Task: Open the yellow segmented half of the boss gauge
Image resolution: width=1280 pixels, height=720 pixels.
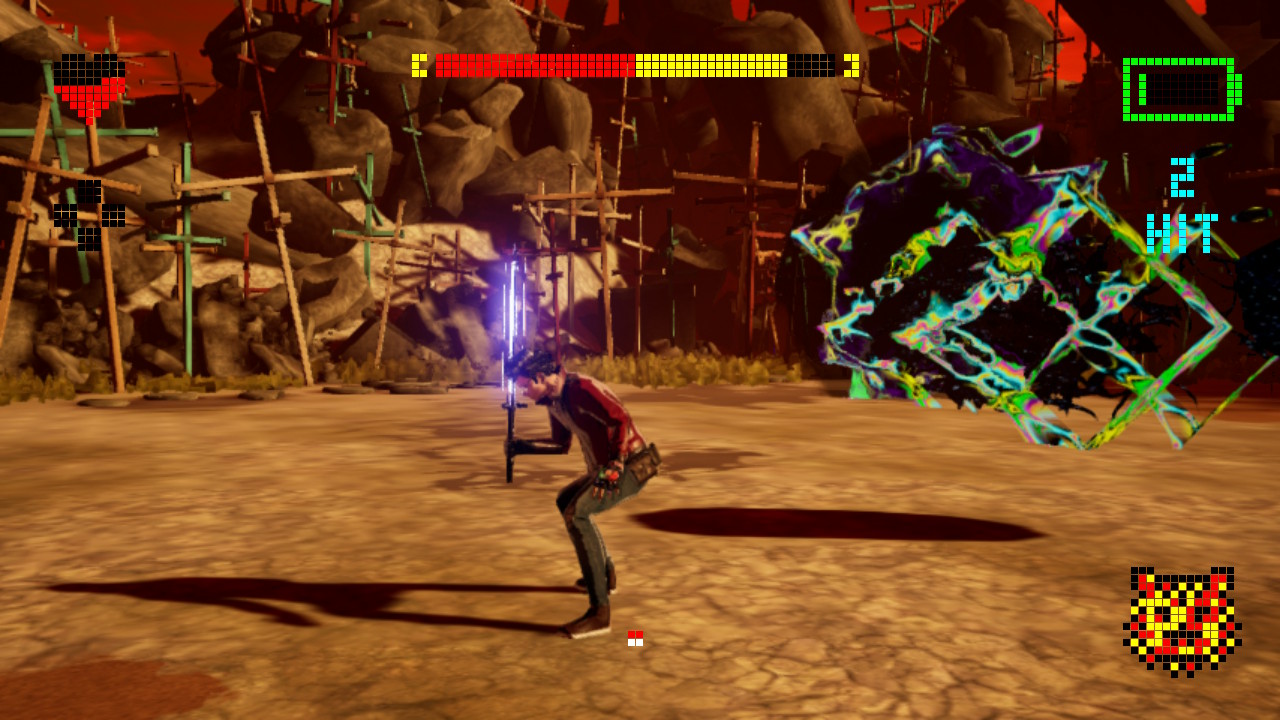Action: [x=710, y=65]
